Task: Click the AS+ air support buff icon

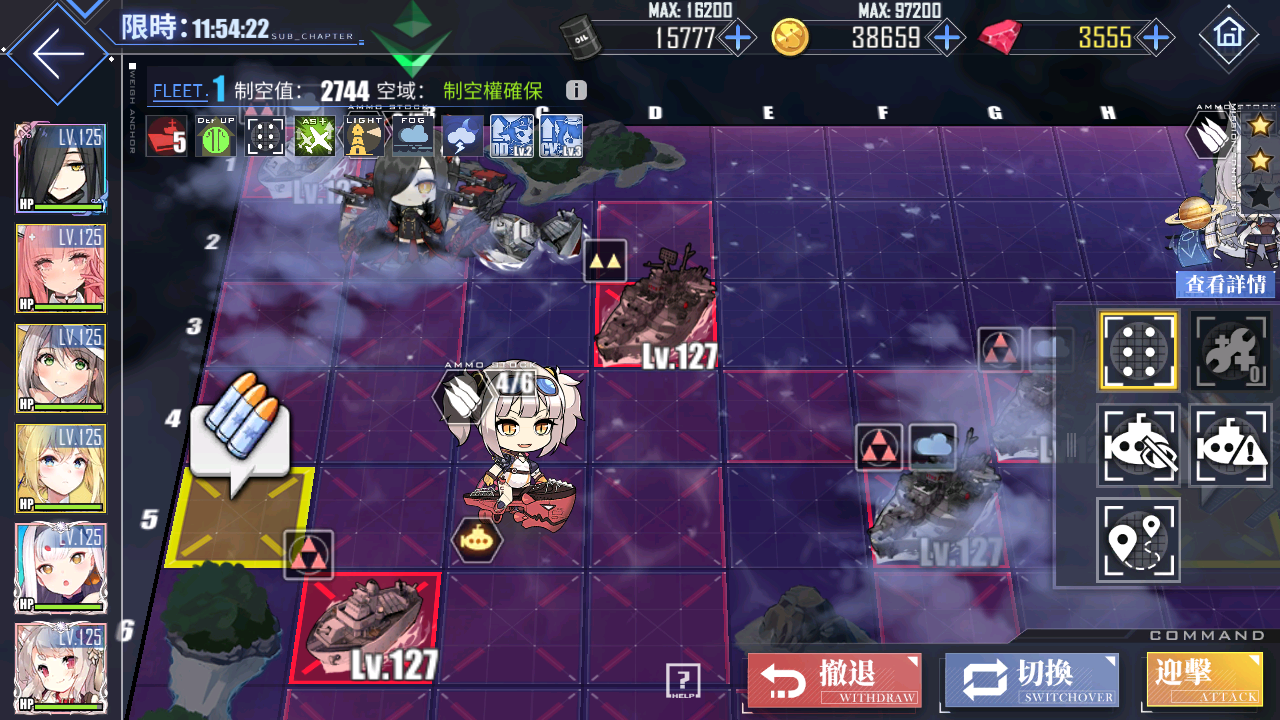Action: 315,137
